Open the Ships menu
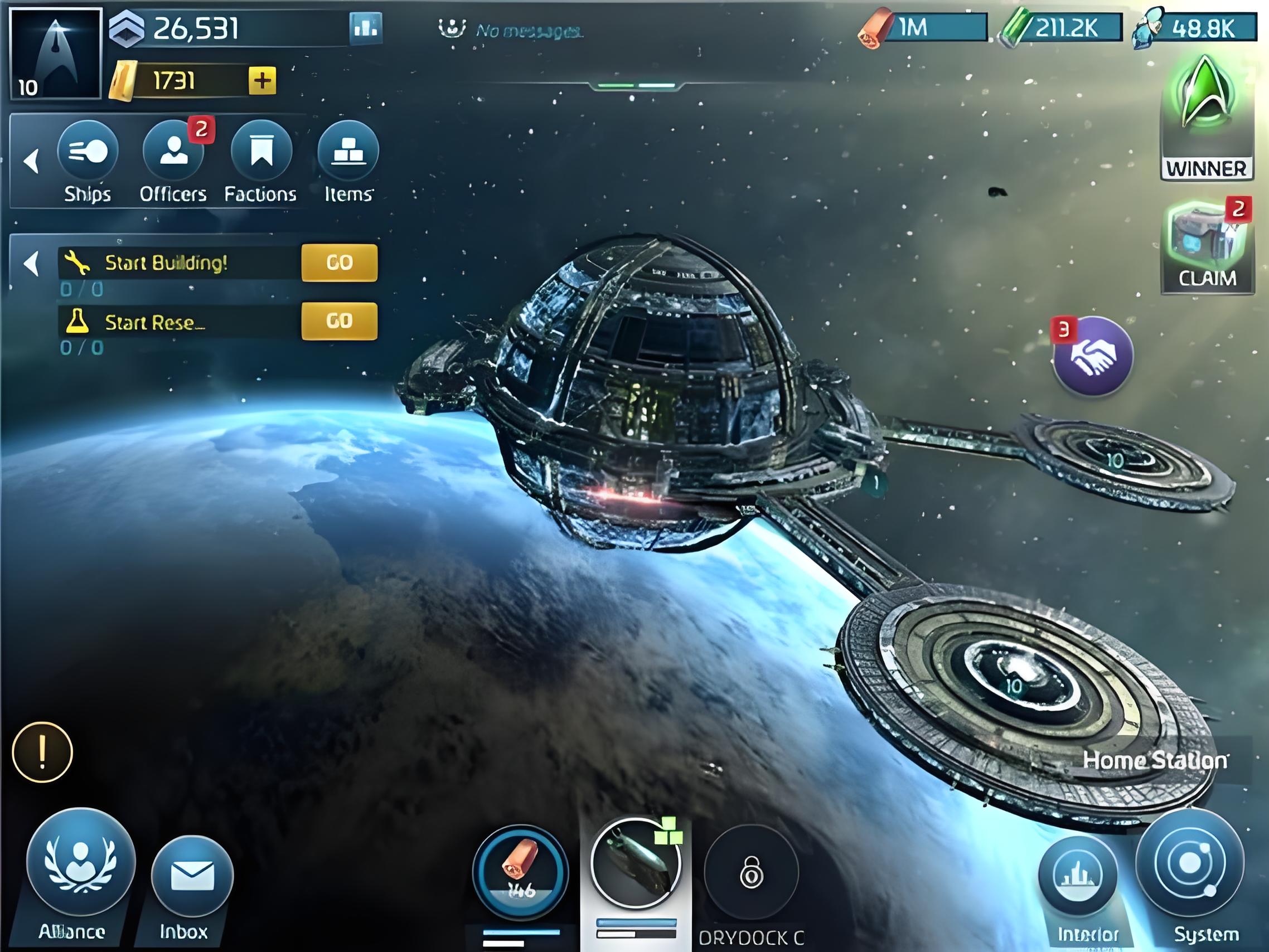1269x952 pixels. click(88, 152)
